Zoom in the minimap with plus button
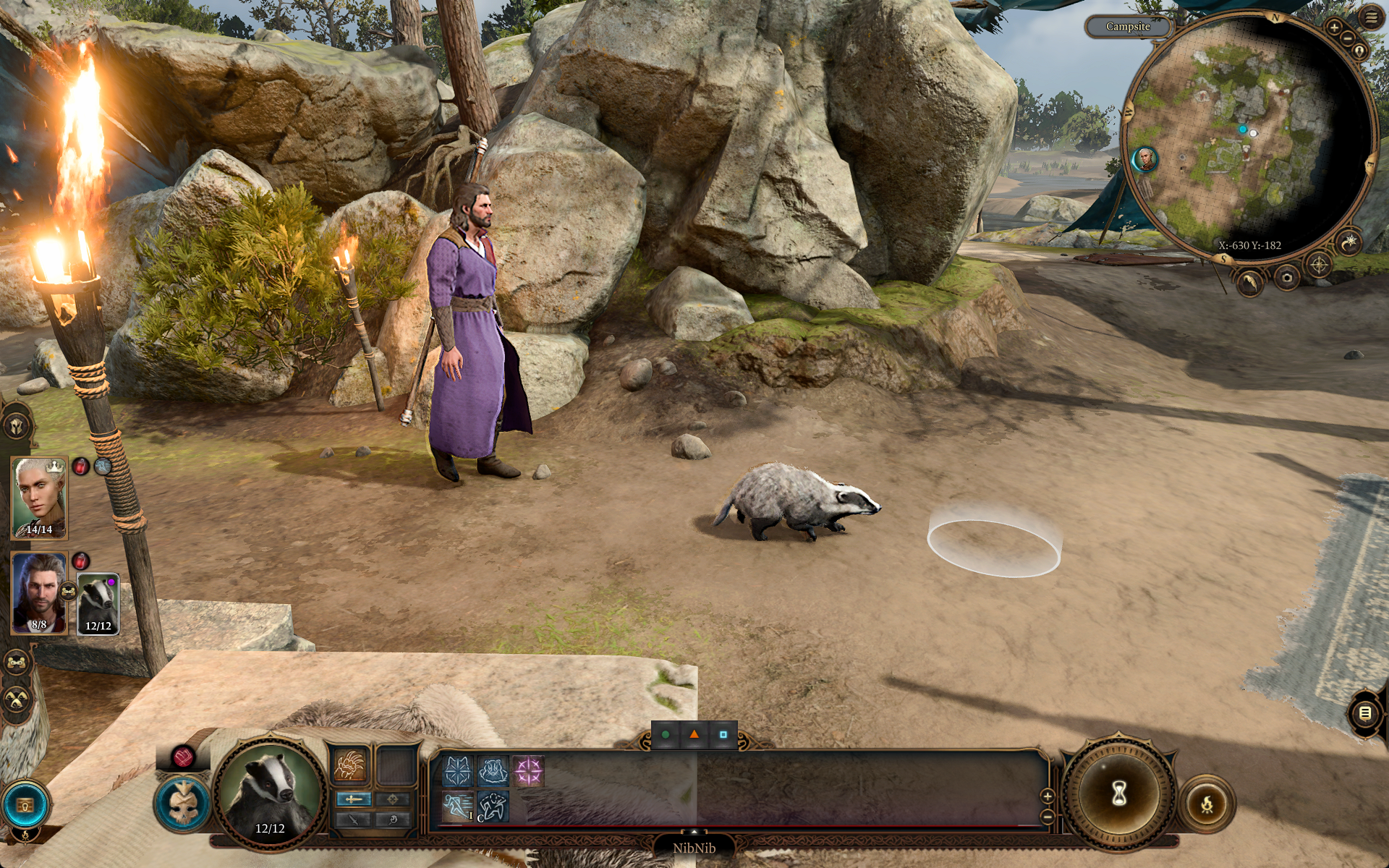 [1334, 27]
